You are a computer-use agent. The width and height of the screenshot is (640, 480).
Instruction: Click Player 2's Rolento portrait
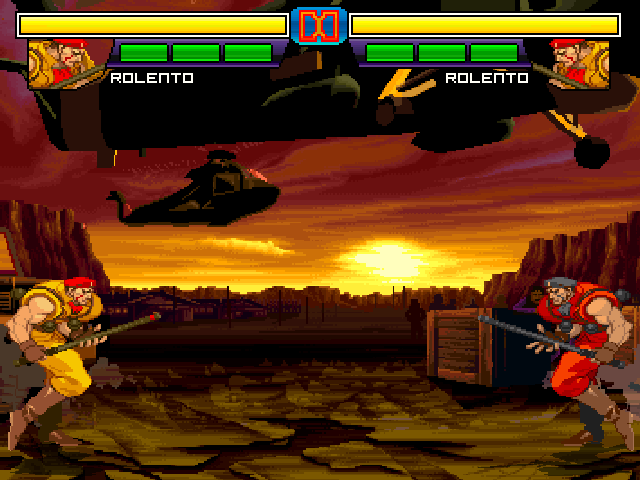578,64
